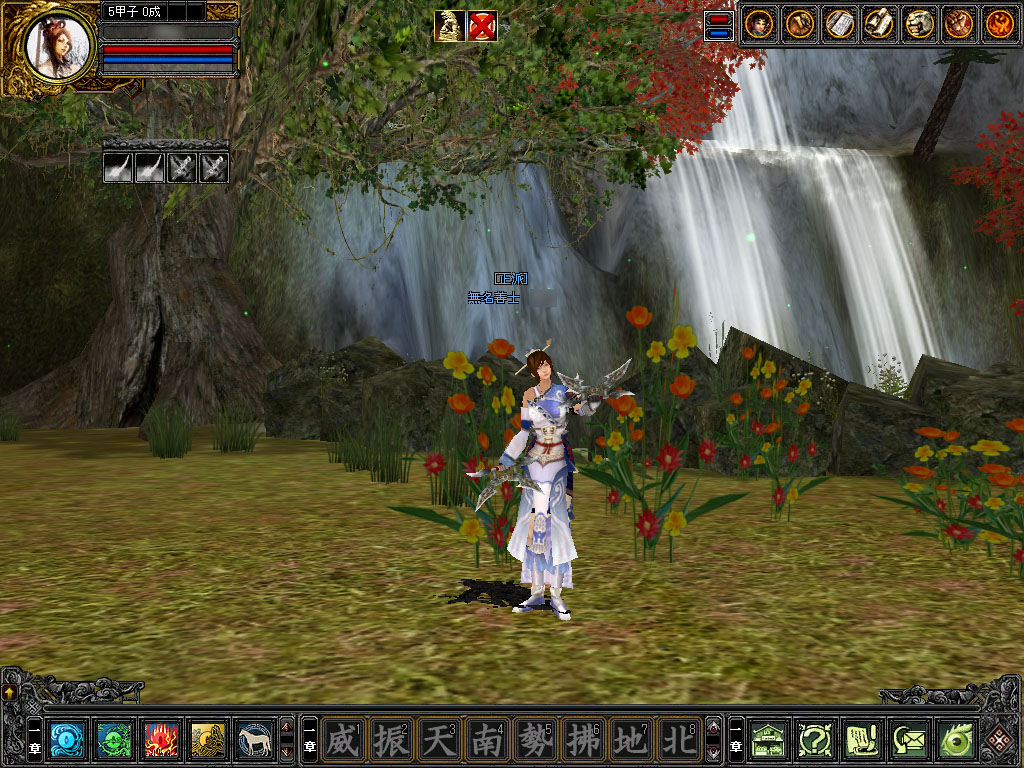Summon the white horse mount
This screenshot has height=768, width=1024.
click(255, 740)
